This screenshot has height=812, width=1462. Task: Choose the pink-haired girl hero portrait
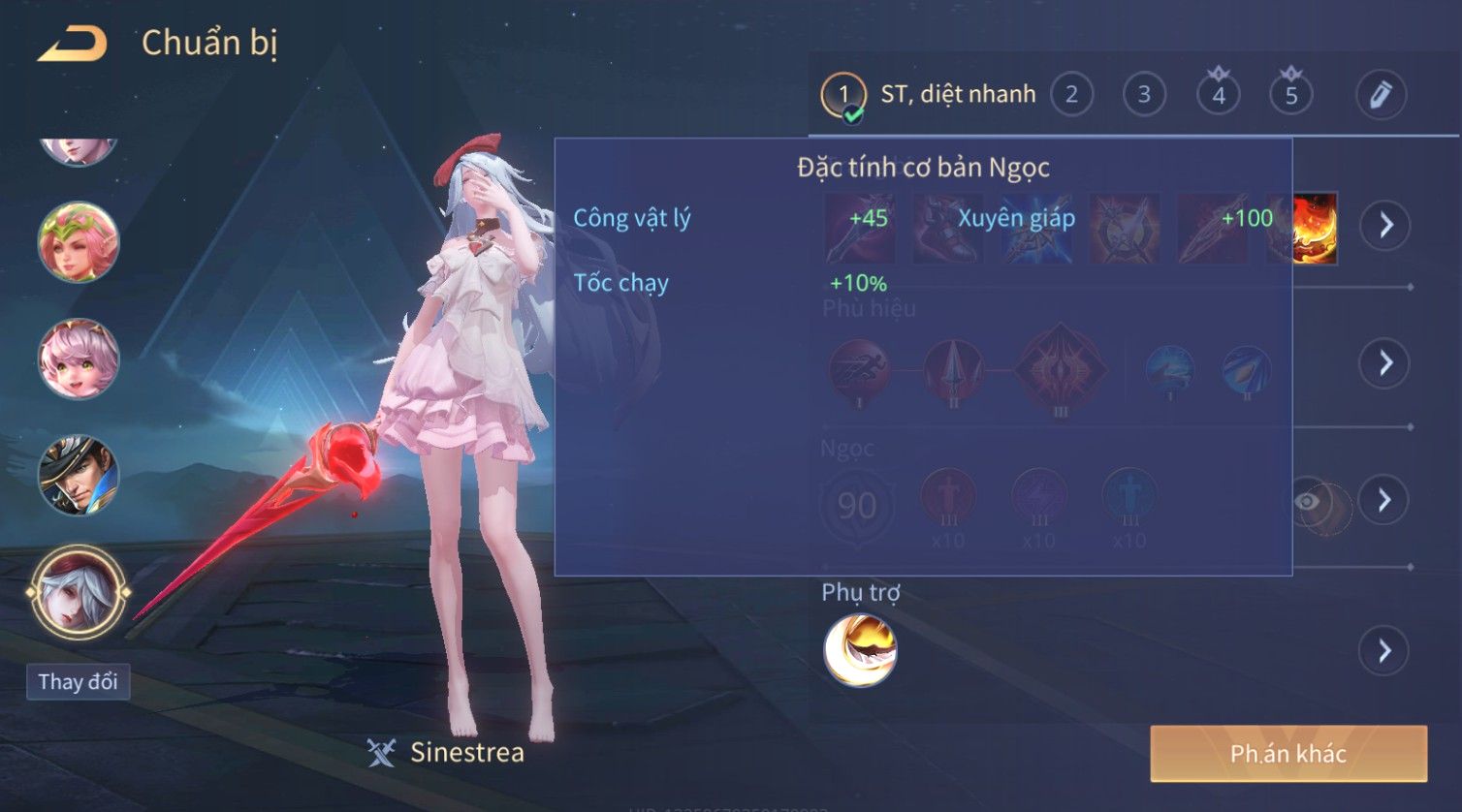coord(79,359)
